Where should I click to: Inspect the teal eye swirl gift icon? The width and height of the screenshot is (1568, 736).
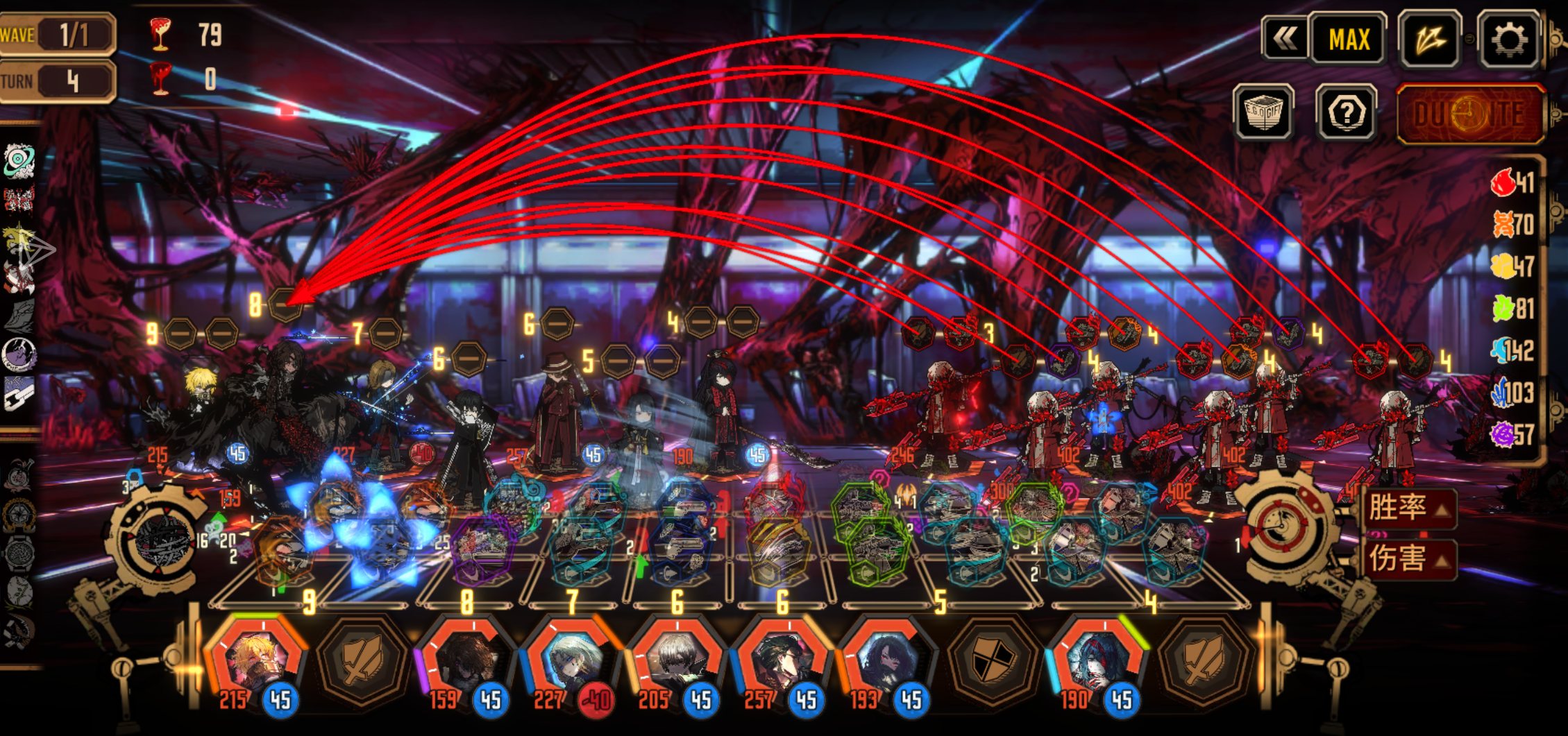(x=19, y=161)
